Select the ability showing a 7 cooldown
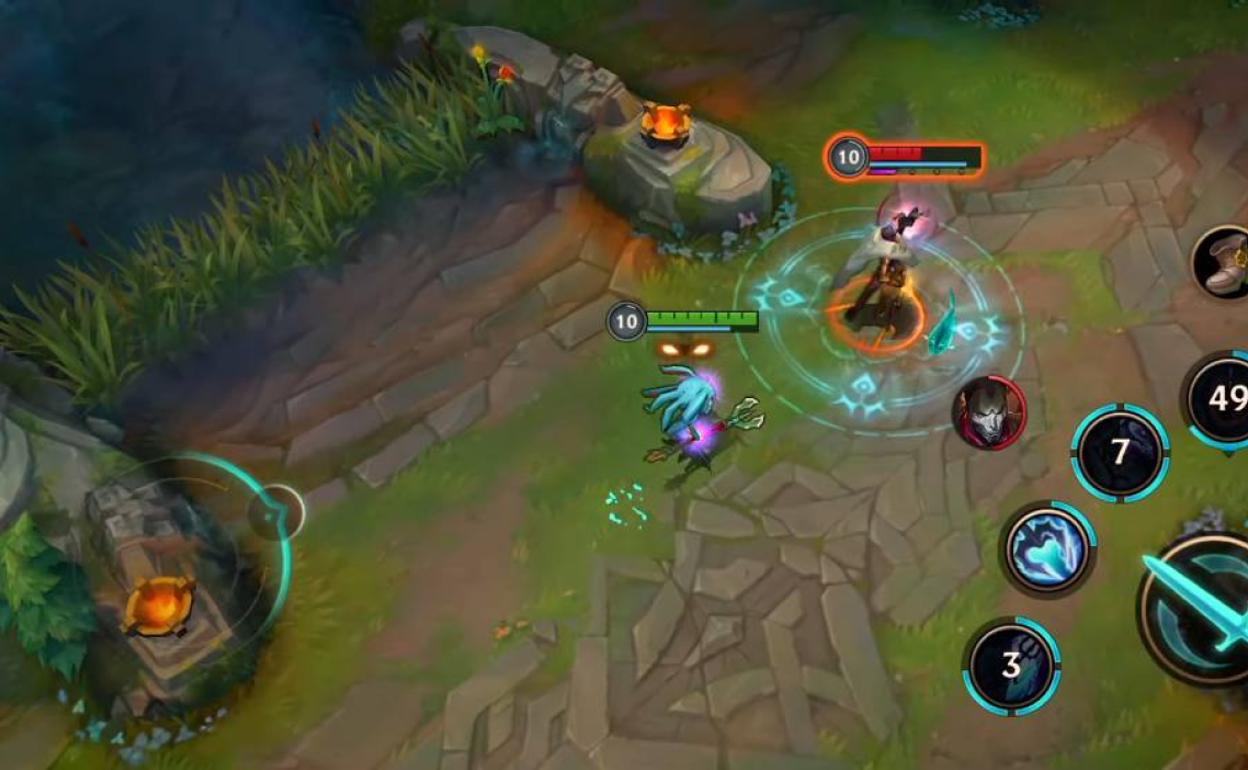Viewport: 1248px width, 770px height. [x=1120, y=453]
